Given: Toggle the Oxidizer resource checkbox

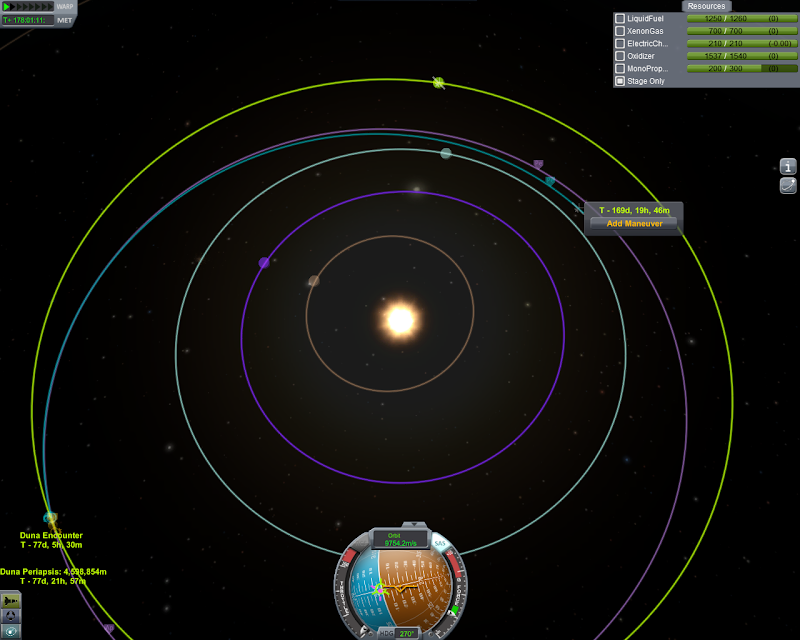Looking at the screenshot, I should 620,56.
